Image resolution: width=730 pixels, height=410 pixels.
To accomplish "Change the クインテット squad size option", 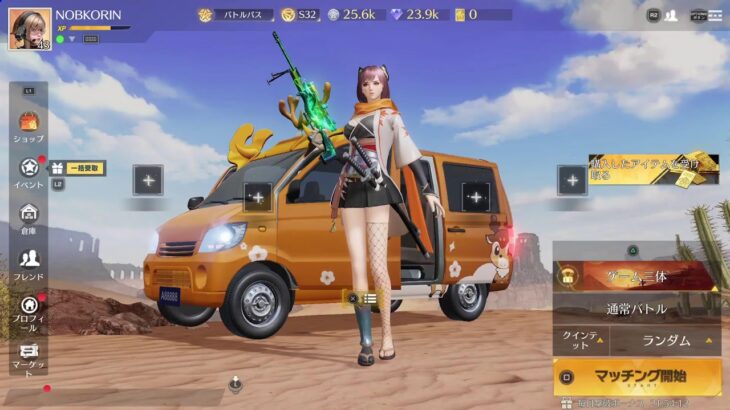I will [x=582, y=340].
